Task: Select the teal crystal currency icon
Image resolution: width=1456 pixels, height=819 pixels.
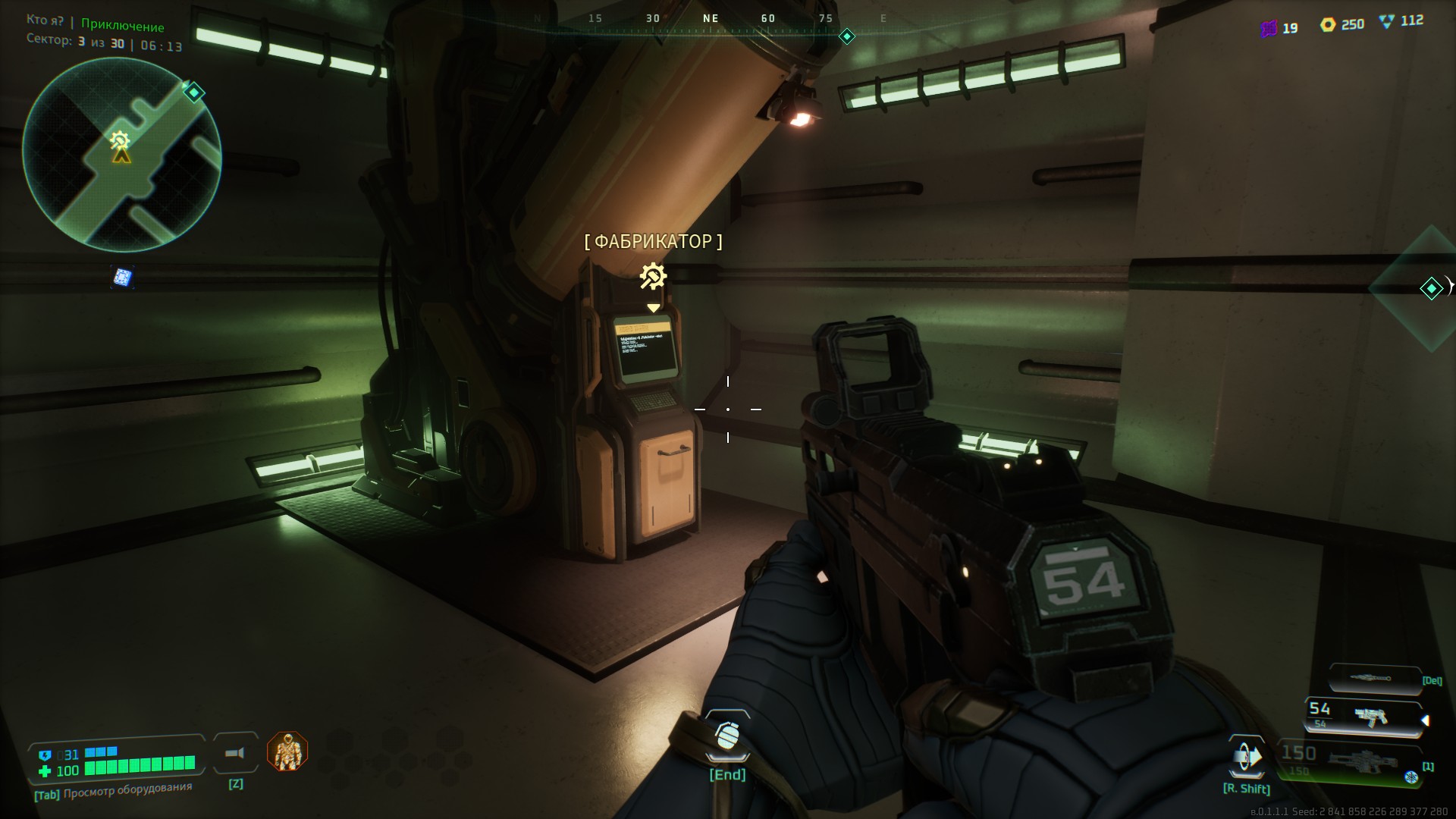Action: (1387, 22)
